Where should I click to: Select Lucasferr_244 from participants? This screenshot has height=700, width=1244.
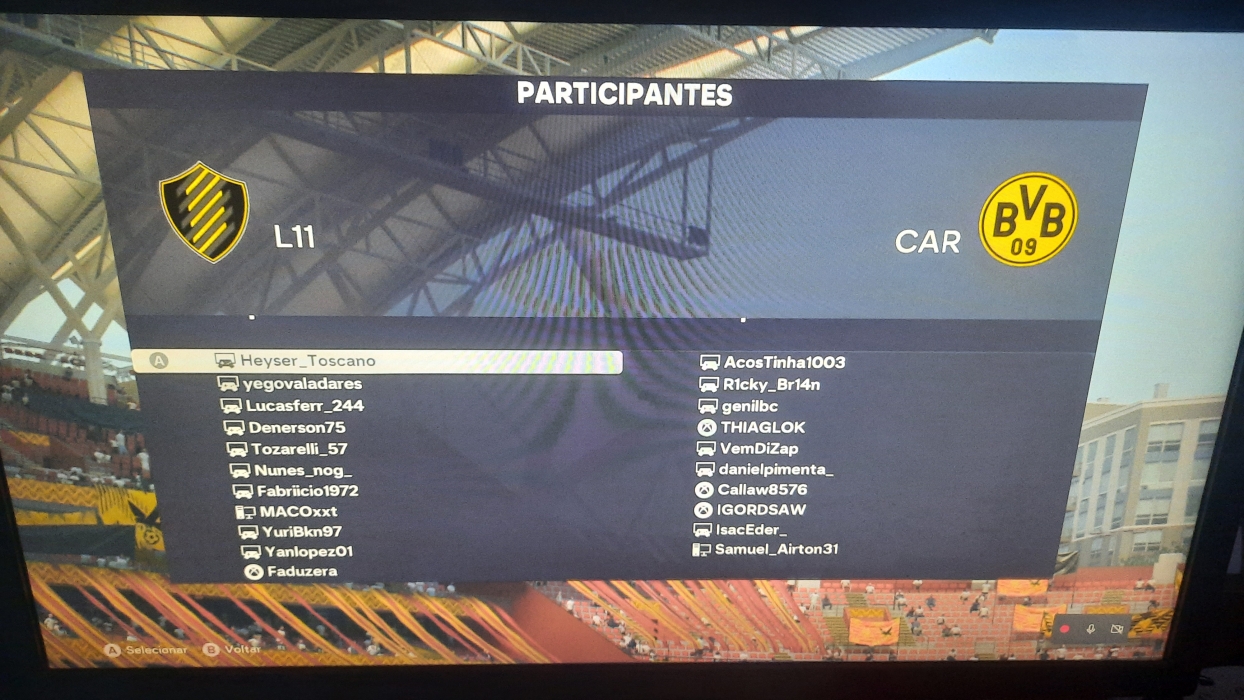pos(304,406)
